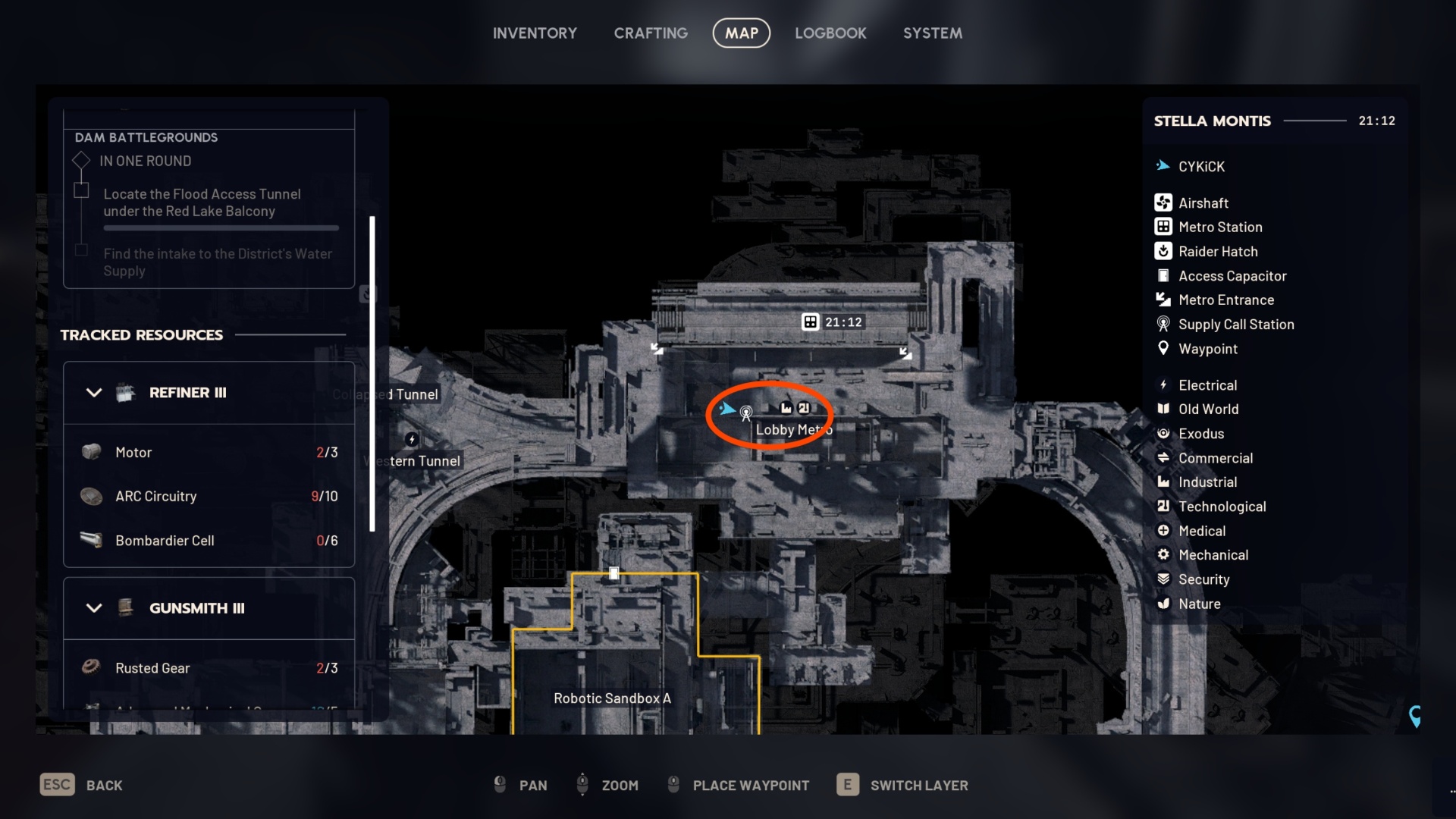Click the Flood Access Tunnel progress bar
This screenshot has height=819, width=1456.
[220, 227]
